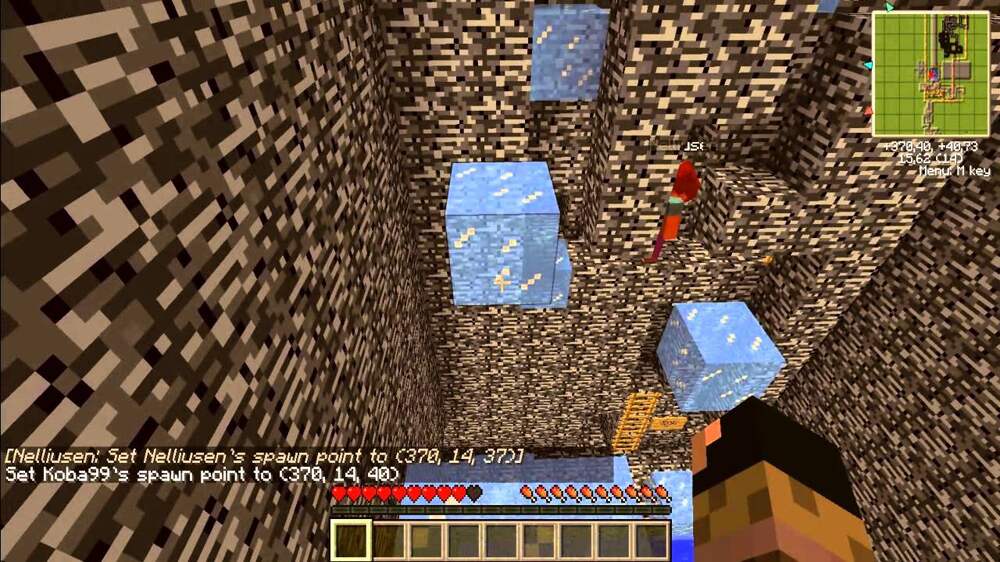Select the highlighted first hotbar slot
This screenshot has height=562, width=1000.
(351, 540)
